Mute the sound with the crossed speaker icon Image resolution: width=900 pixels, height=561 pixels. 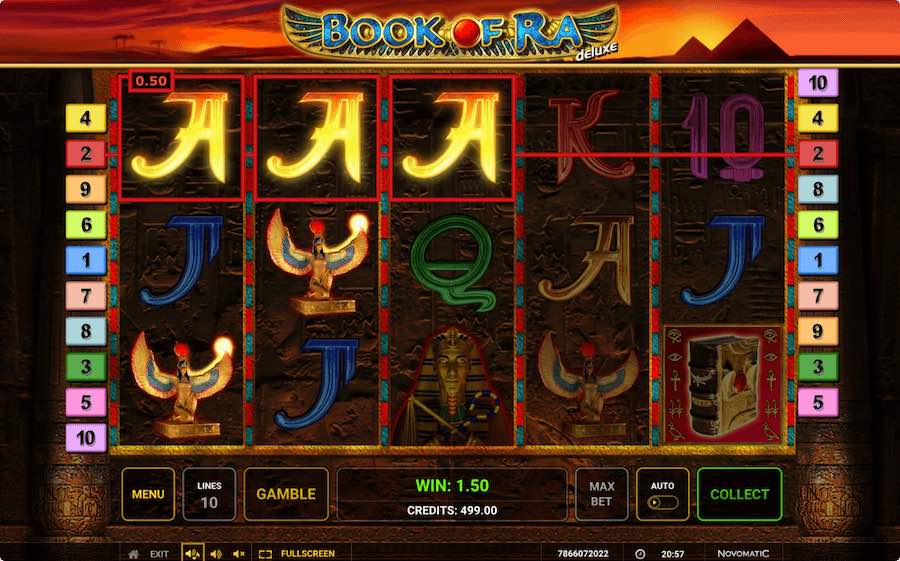239,553
